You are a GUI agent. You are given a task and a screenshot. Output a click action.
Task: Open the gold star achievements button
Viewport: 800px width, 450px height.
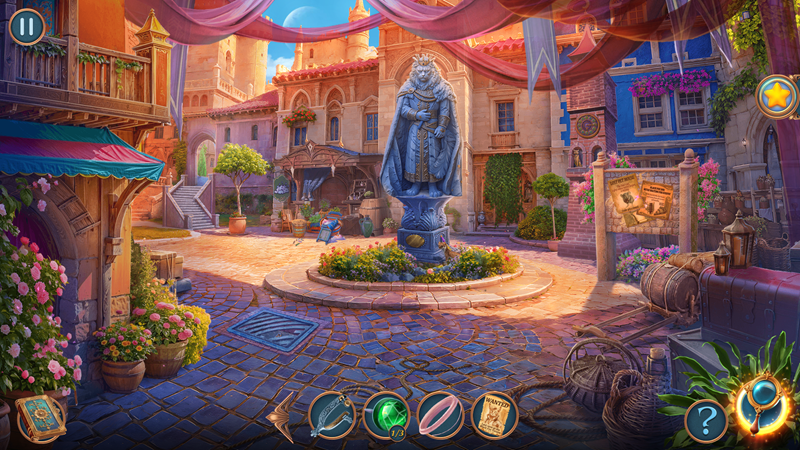click(x=776, y=97)
